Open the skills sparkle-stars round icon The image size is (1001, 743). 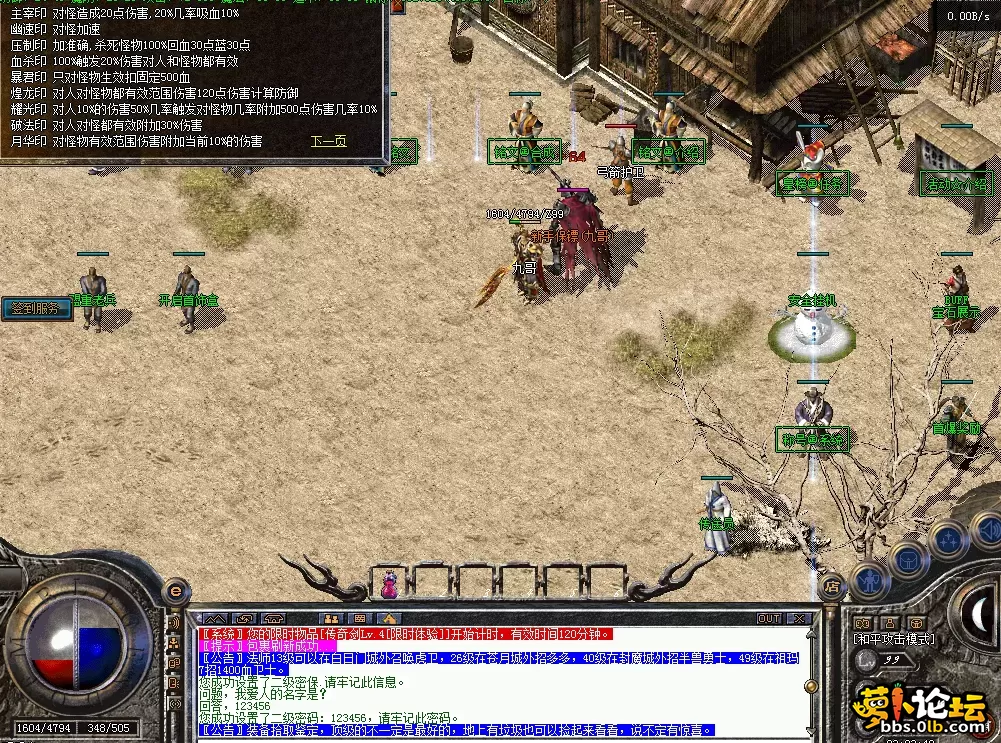(948, 539)
